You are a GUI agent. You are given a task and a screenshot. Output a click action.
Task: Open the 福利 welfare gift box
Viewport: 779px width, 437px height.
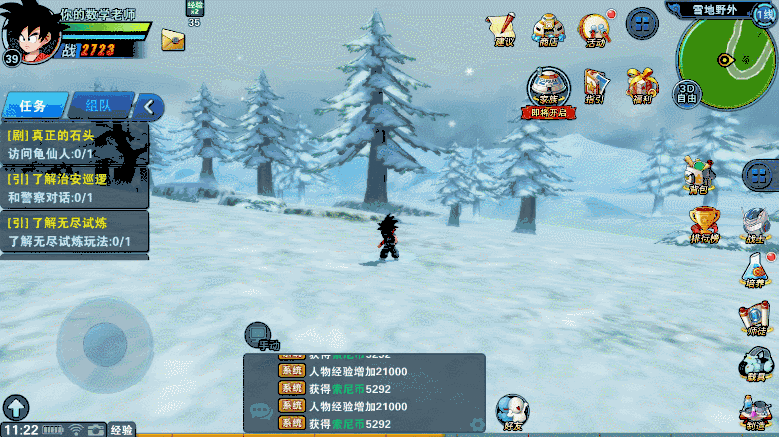click(638, 84)
